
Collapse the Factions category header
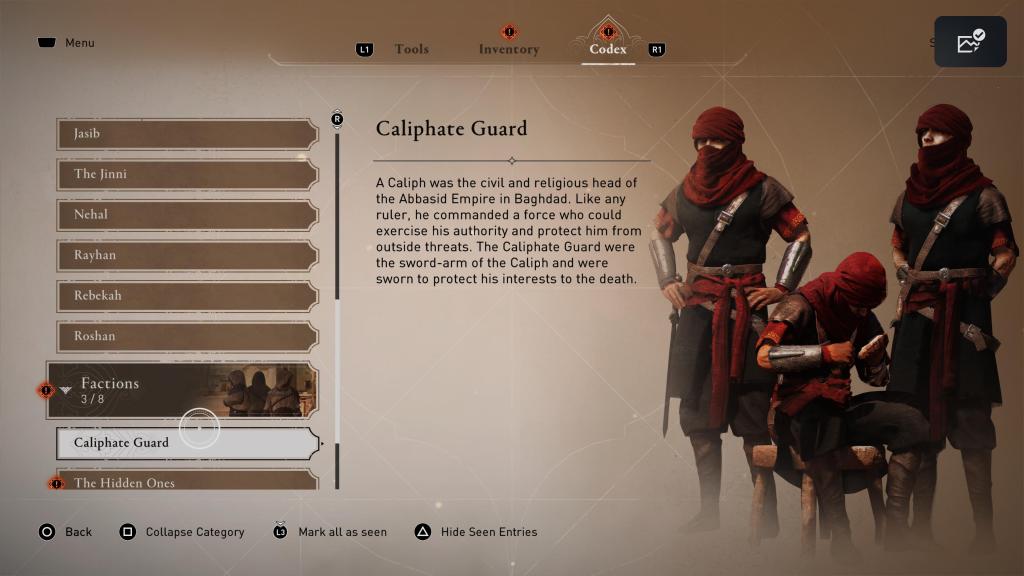182,390
